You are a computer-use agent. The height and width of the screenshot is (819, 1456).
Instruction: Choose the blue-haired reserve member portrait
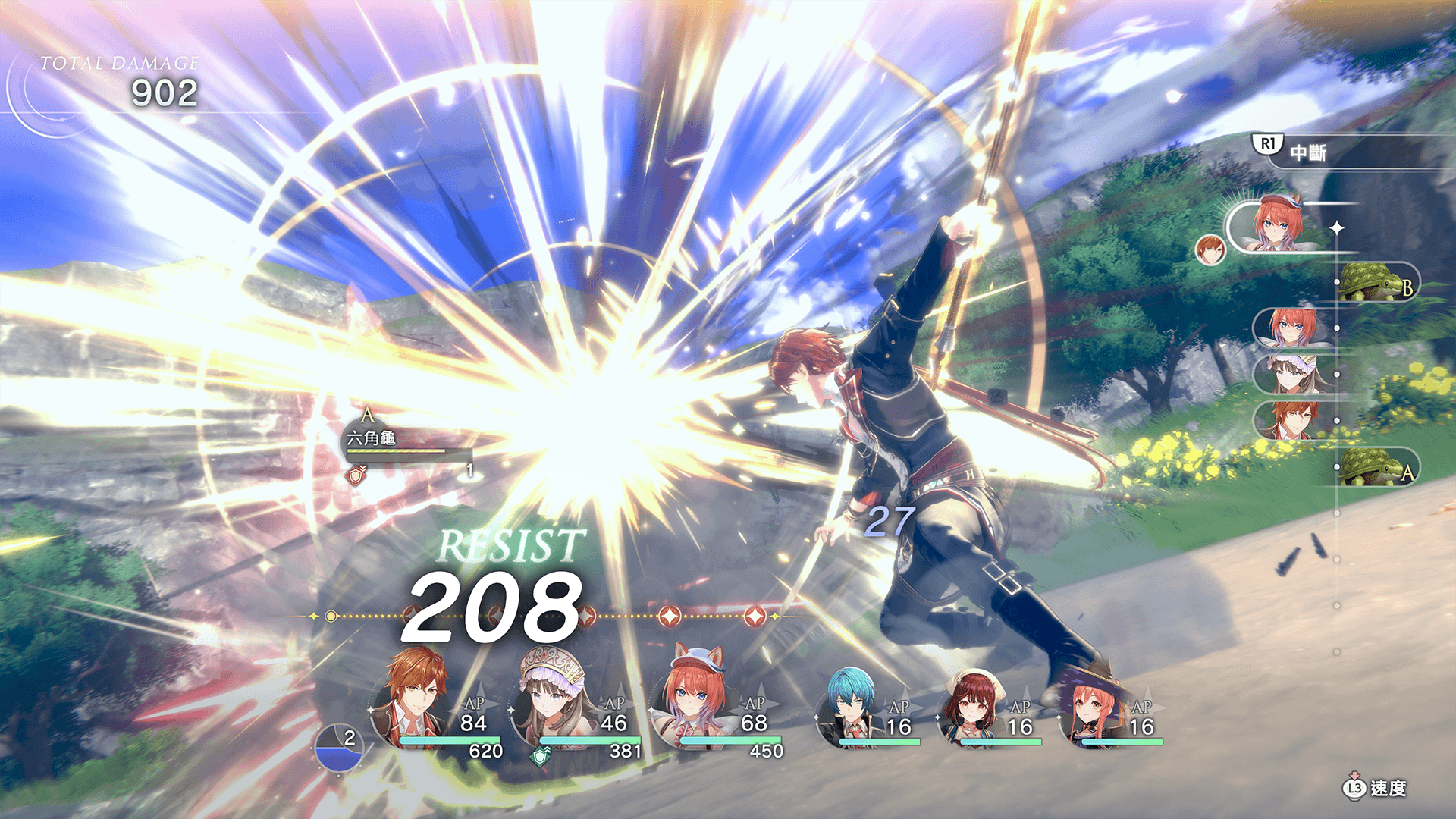pos(849,709)
